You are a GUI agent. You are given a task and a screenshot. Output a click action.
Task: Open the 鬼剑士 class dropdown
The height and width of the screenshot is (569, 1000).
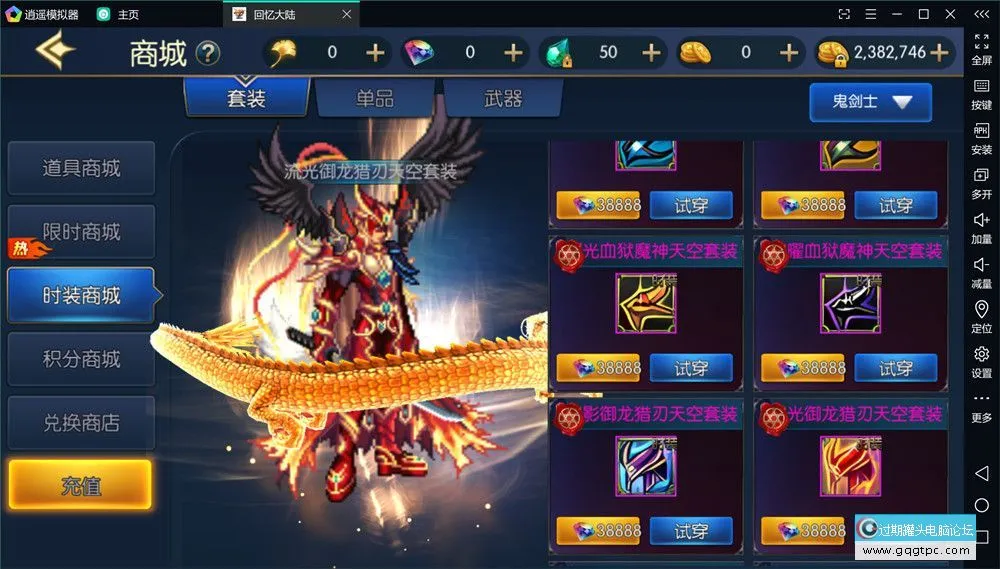click(870, 102)
